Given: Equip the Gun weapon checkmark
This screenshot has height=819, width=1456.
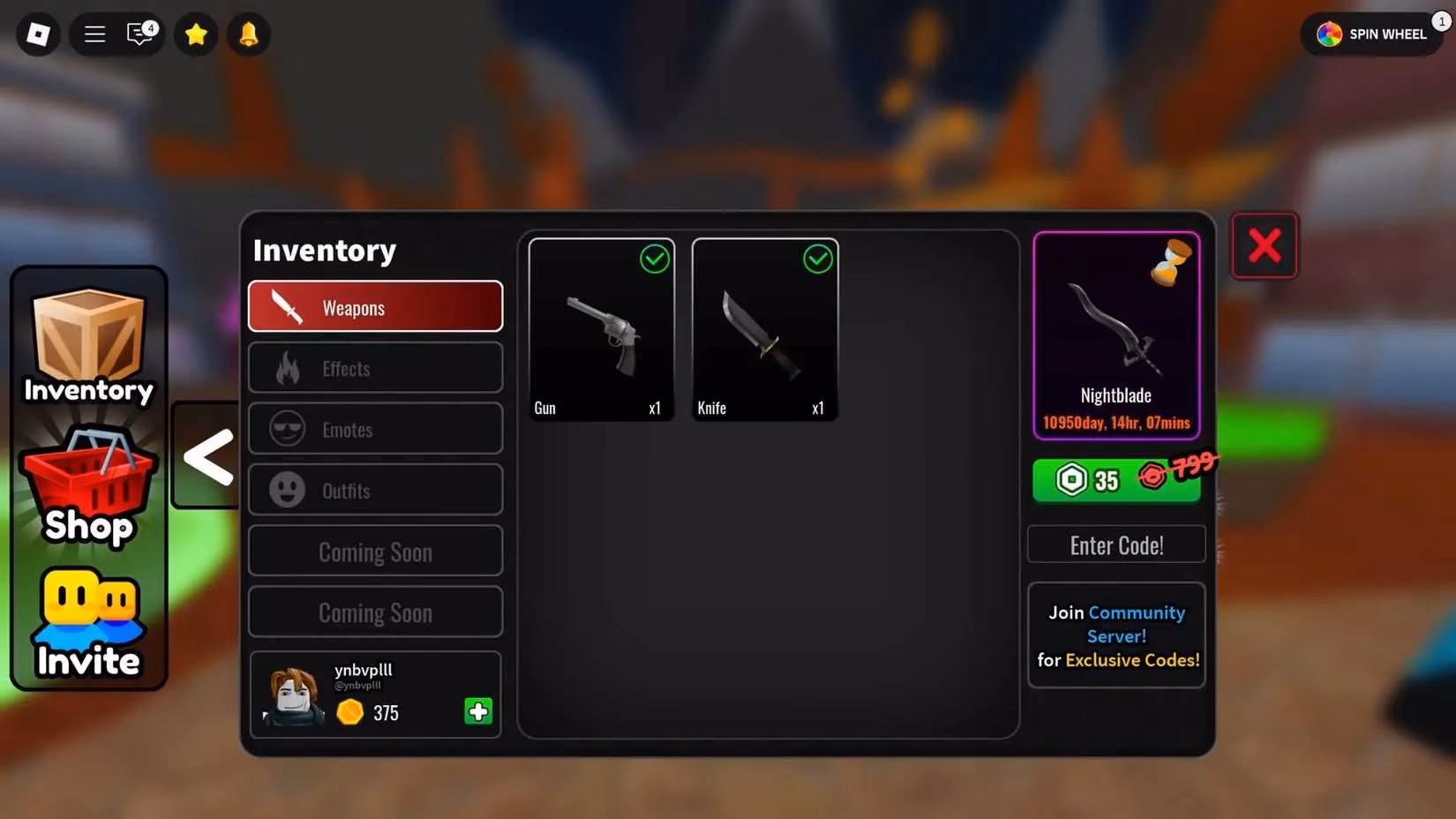Looking at the screenshot, I should [655, 259].
